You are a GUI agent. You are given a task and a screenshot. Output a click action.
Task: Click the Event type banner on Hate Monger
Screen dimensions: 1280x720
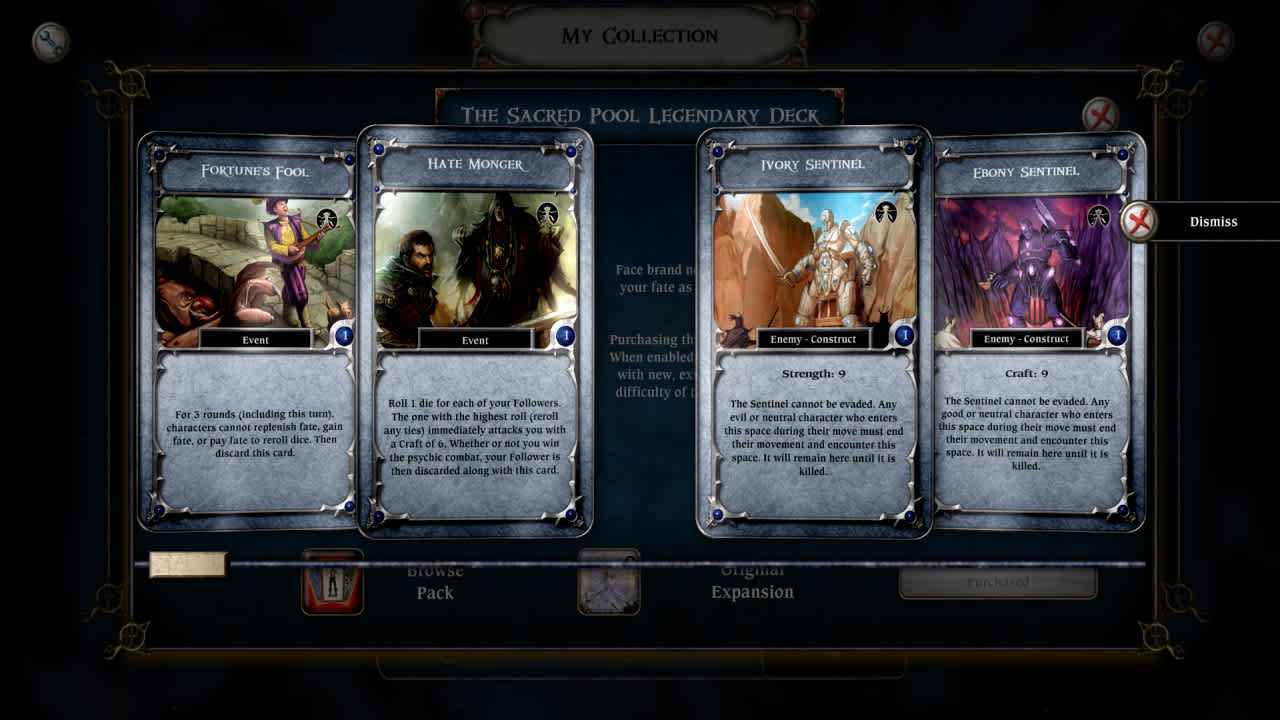pos(473,341)
